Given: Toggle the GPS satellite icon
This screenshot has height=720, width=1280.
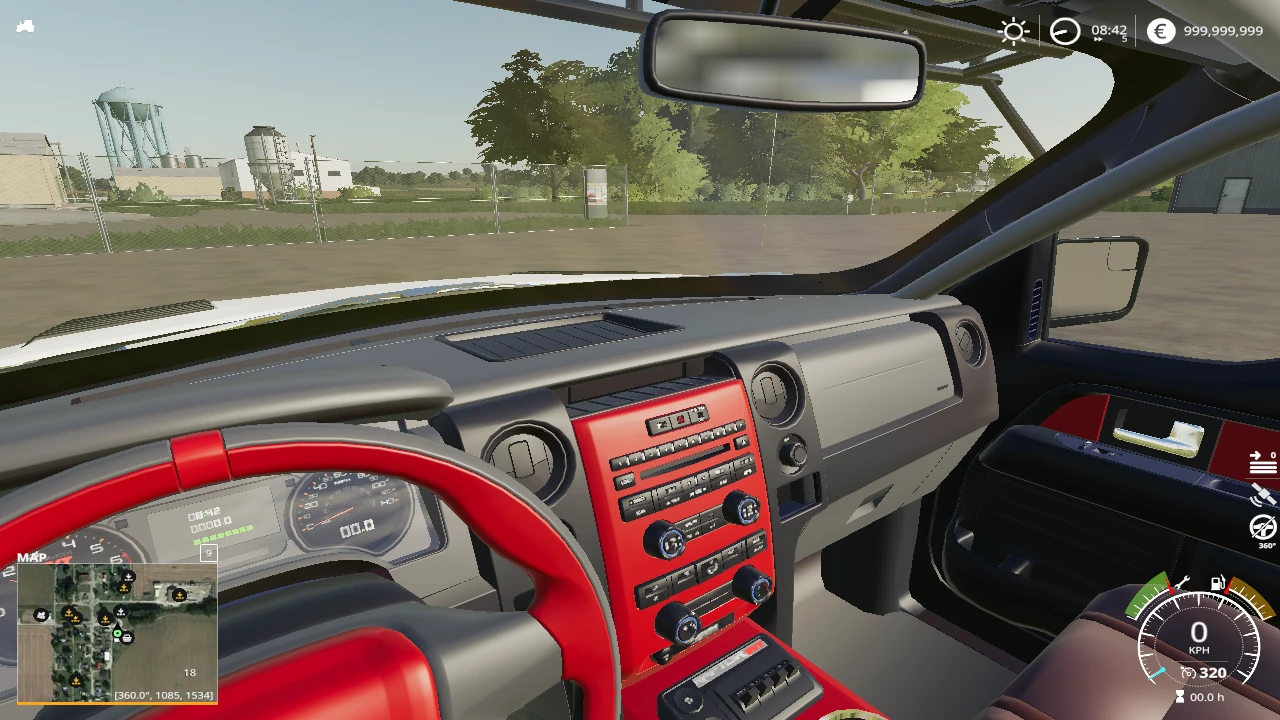Looking at the screenshot, I should coord(1263,494).
